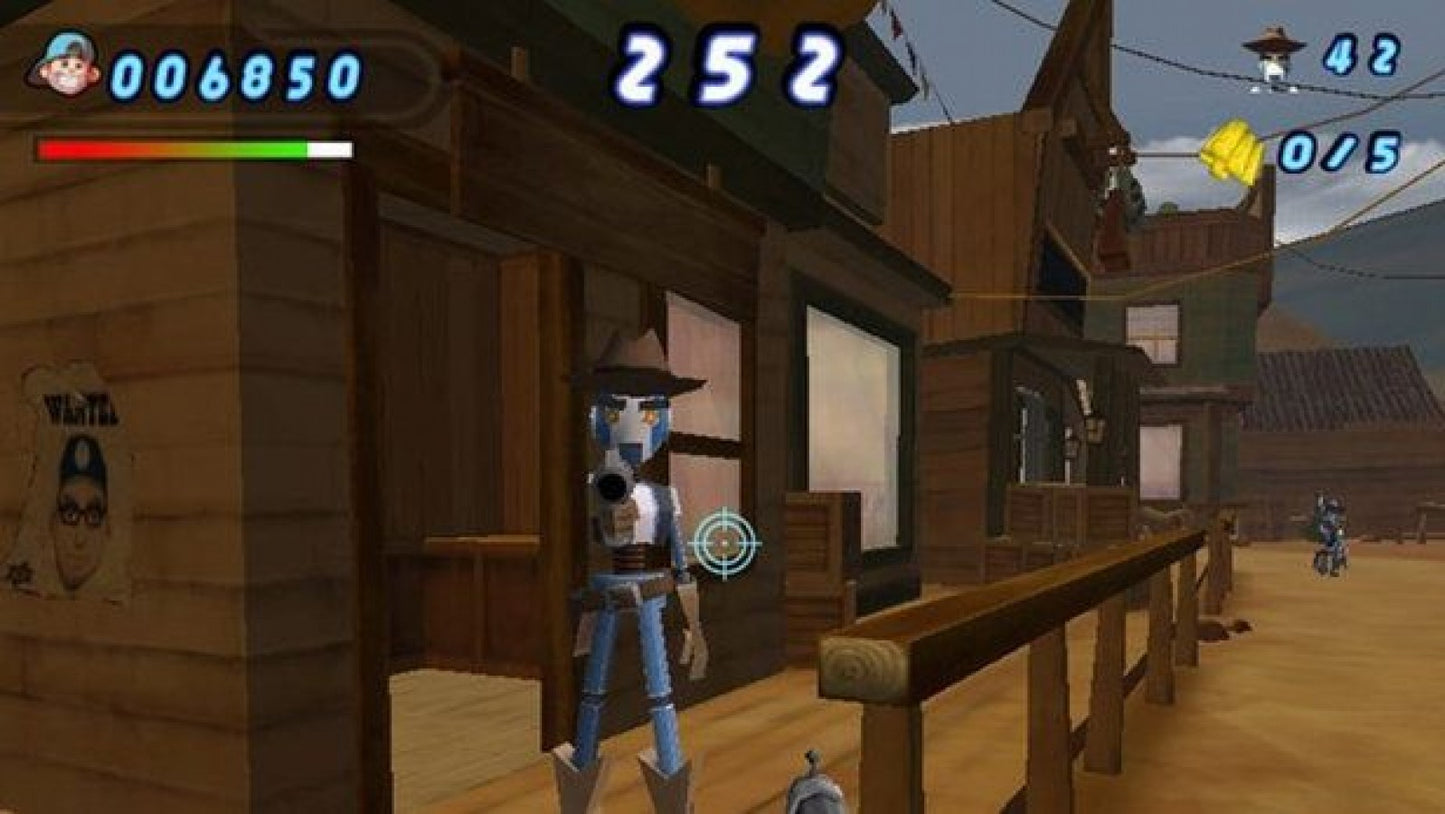1445x814 pixels.
Task: Click the targeting crosshair reticle
Action: 725,545
